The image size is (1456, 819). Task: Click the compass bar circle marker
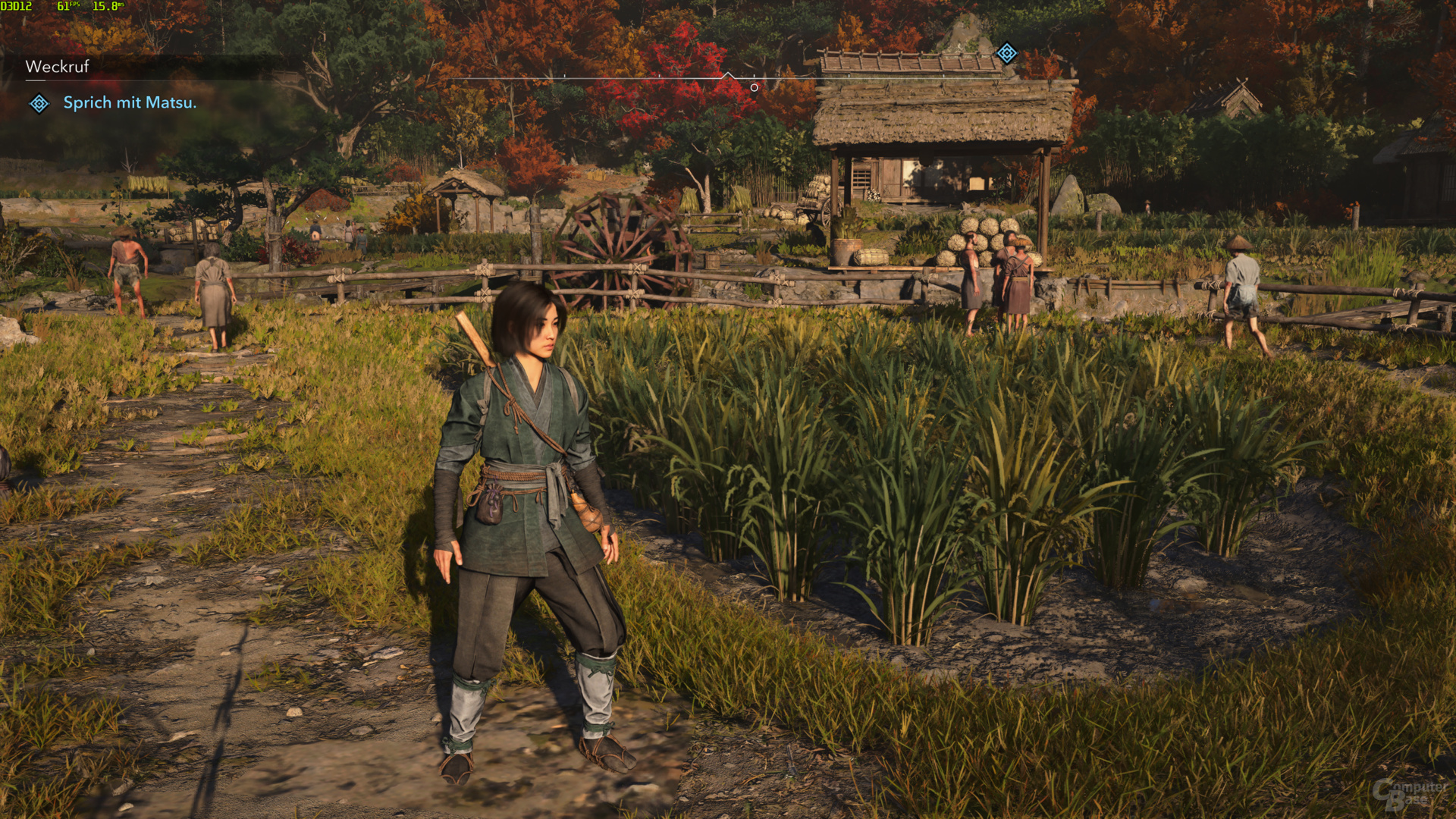pos(754,88)
